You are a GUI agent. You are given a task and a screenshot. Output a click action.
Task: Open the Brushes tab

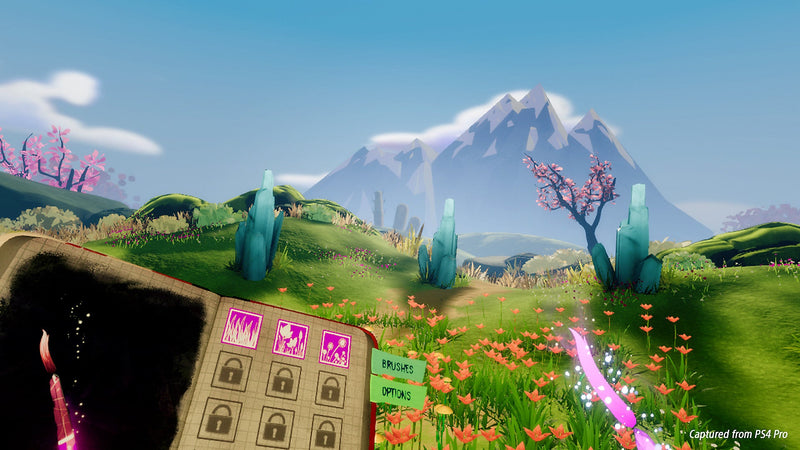[399, 365]
